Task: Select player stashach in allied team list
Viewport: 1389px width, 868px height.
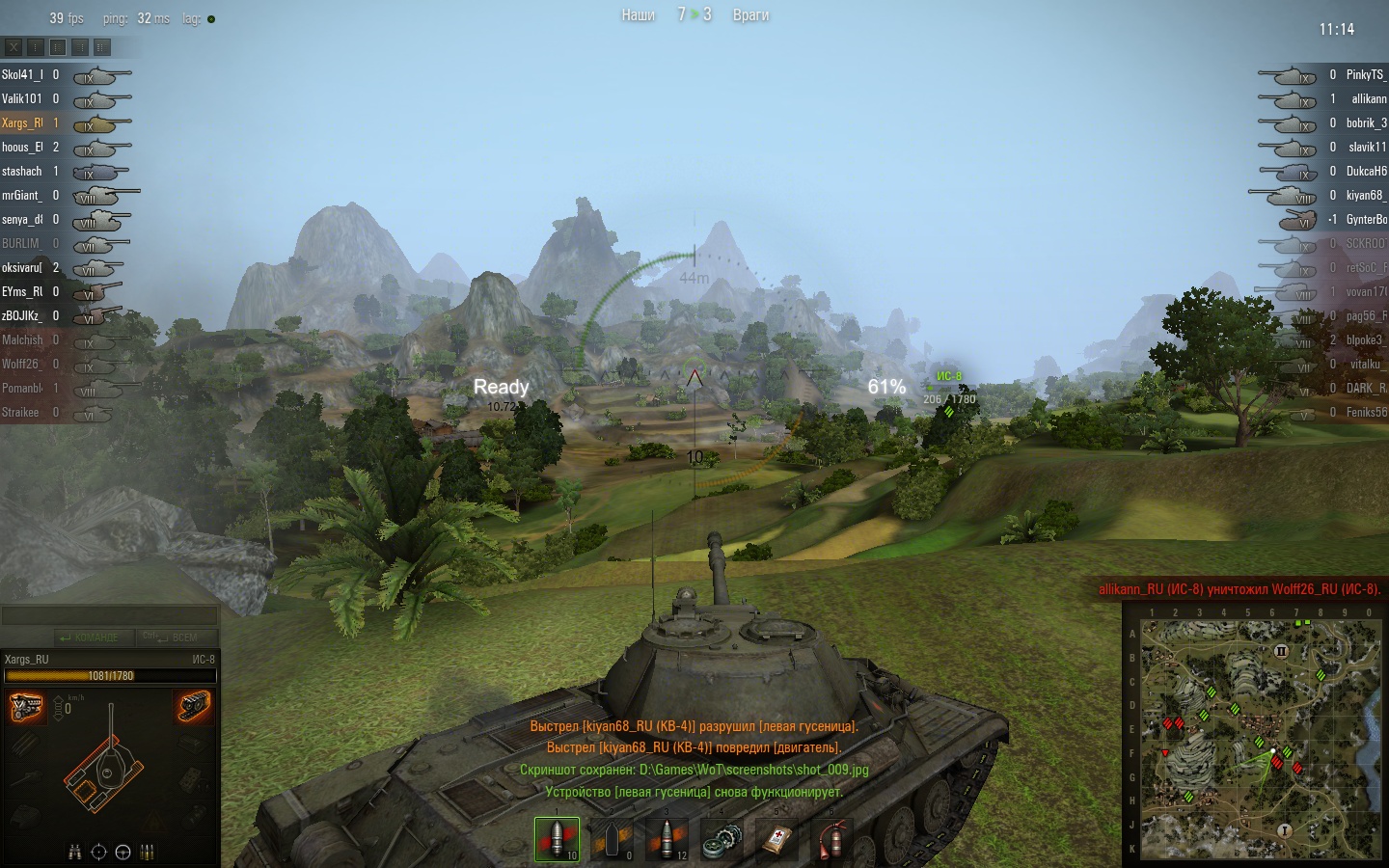Action: [x=22, y=171]
